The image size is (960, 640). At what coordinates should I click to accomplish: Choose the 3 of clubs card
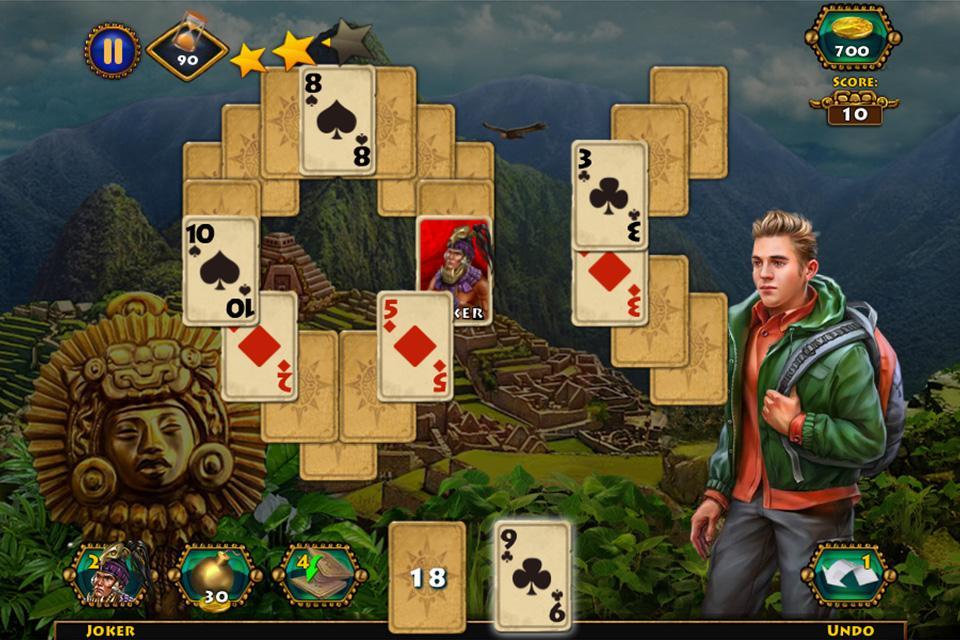[x=609, y=195]
